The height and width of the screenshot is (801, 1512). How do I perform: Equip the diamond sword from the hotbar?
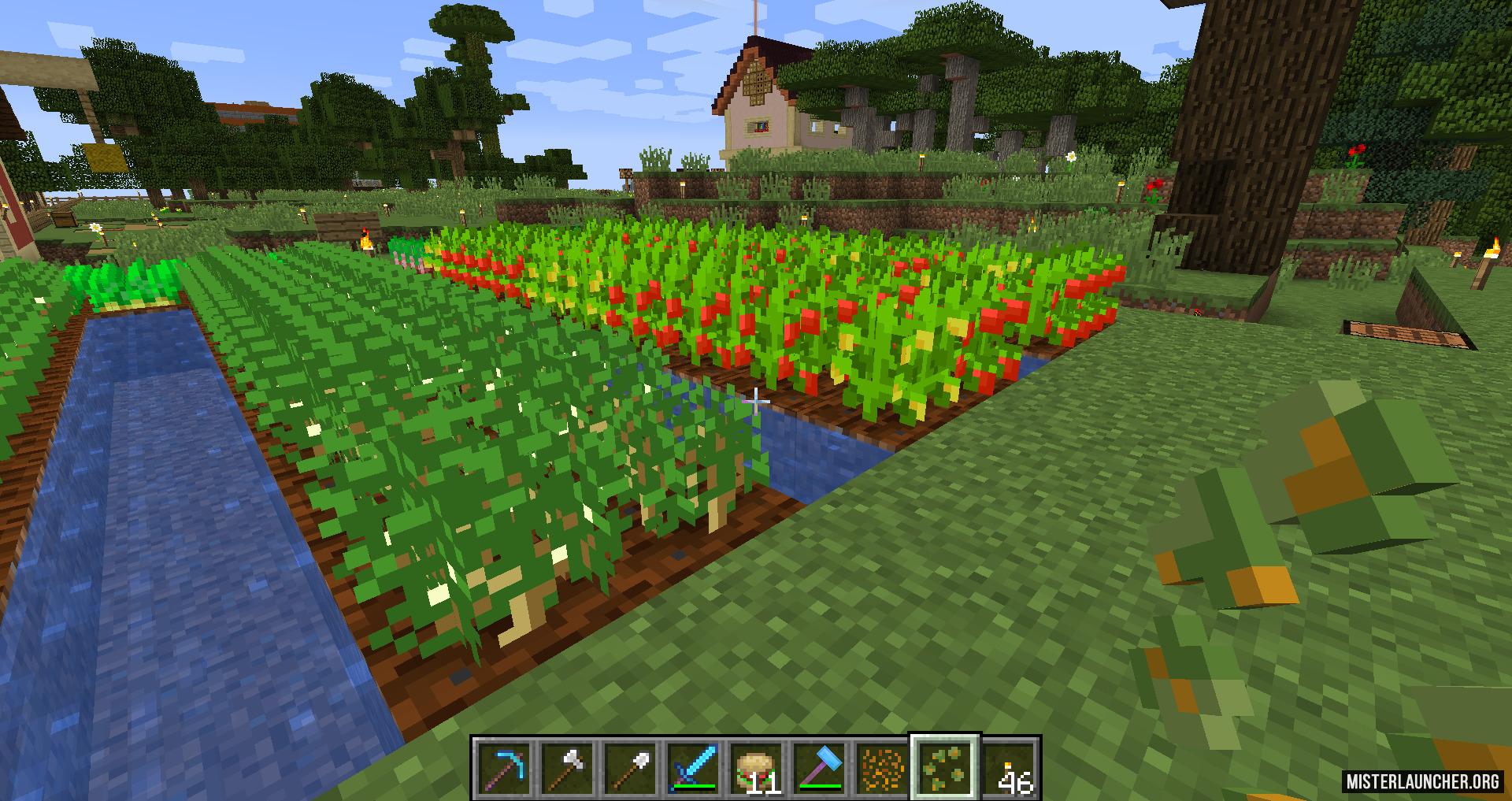coord(693,766)
